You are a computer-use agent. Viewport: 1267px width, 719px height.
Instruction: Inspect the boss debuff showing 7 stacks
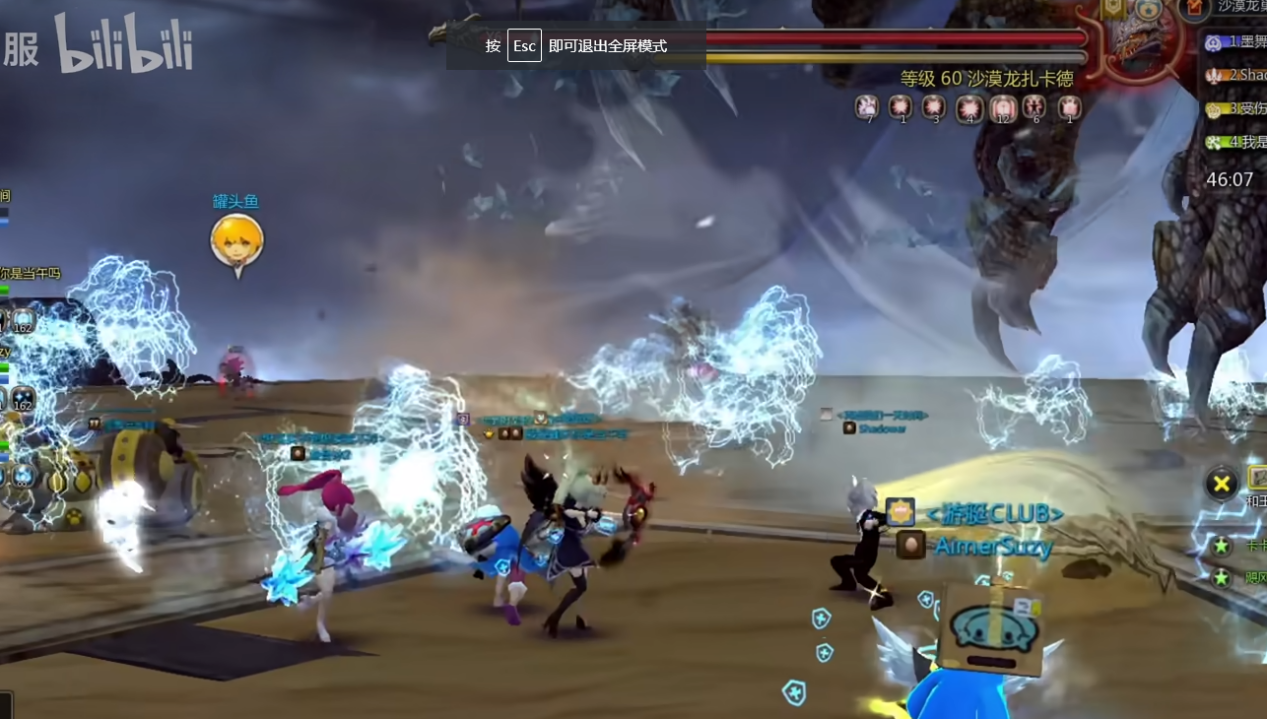click(867, 107)
